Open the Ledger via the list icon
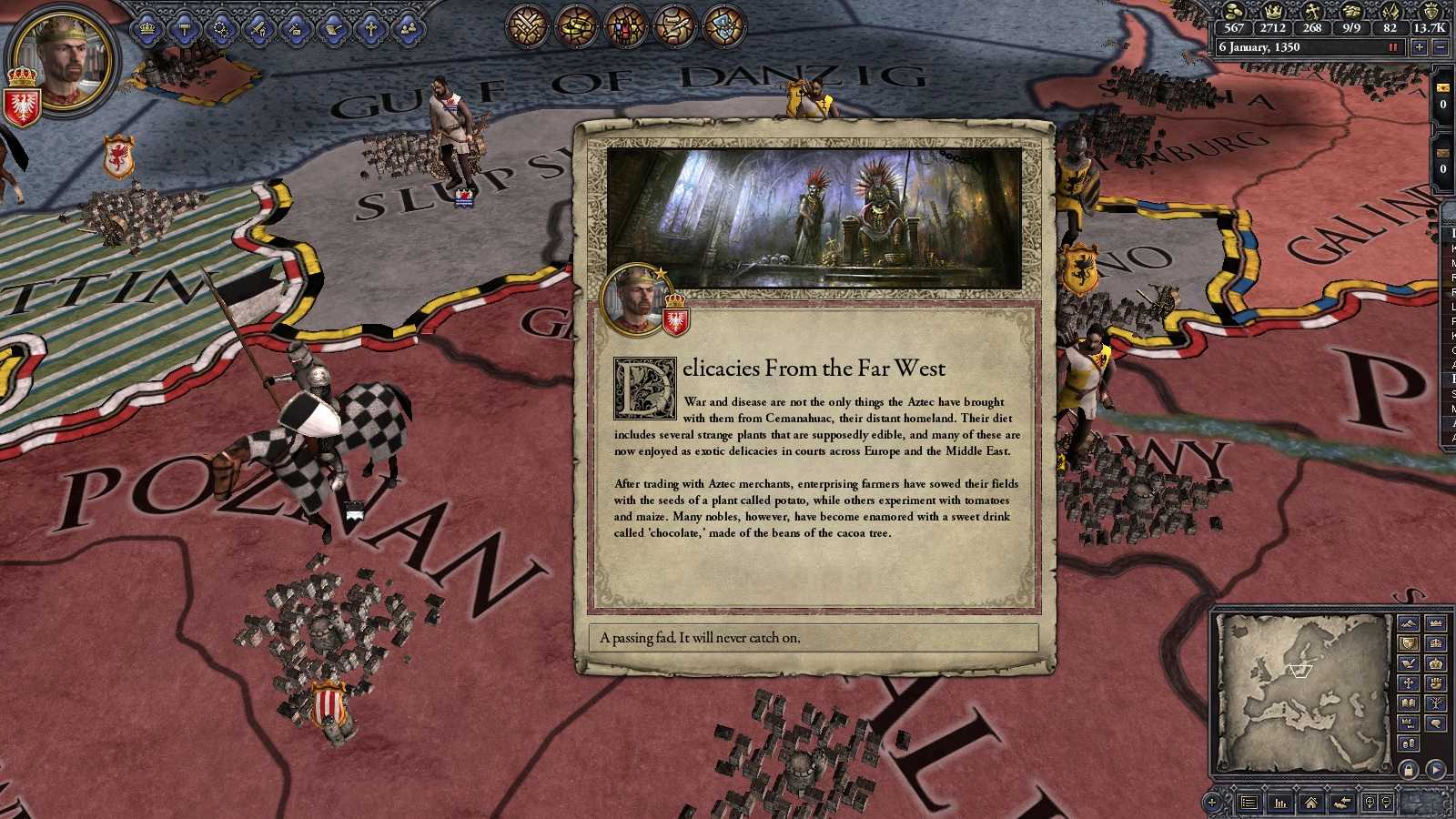 click(1249, 803)
